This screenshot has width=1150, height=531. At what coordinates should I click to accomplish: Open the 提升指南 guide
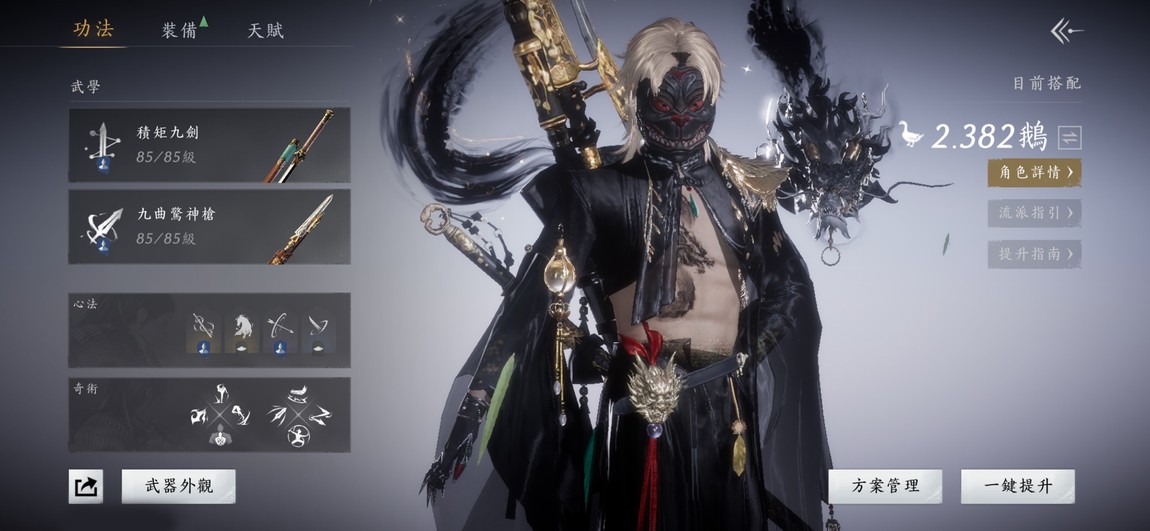1034,254
